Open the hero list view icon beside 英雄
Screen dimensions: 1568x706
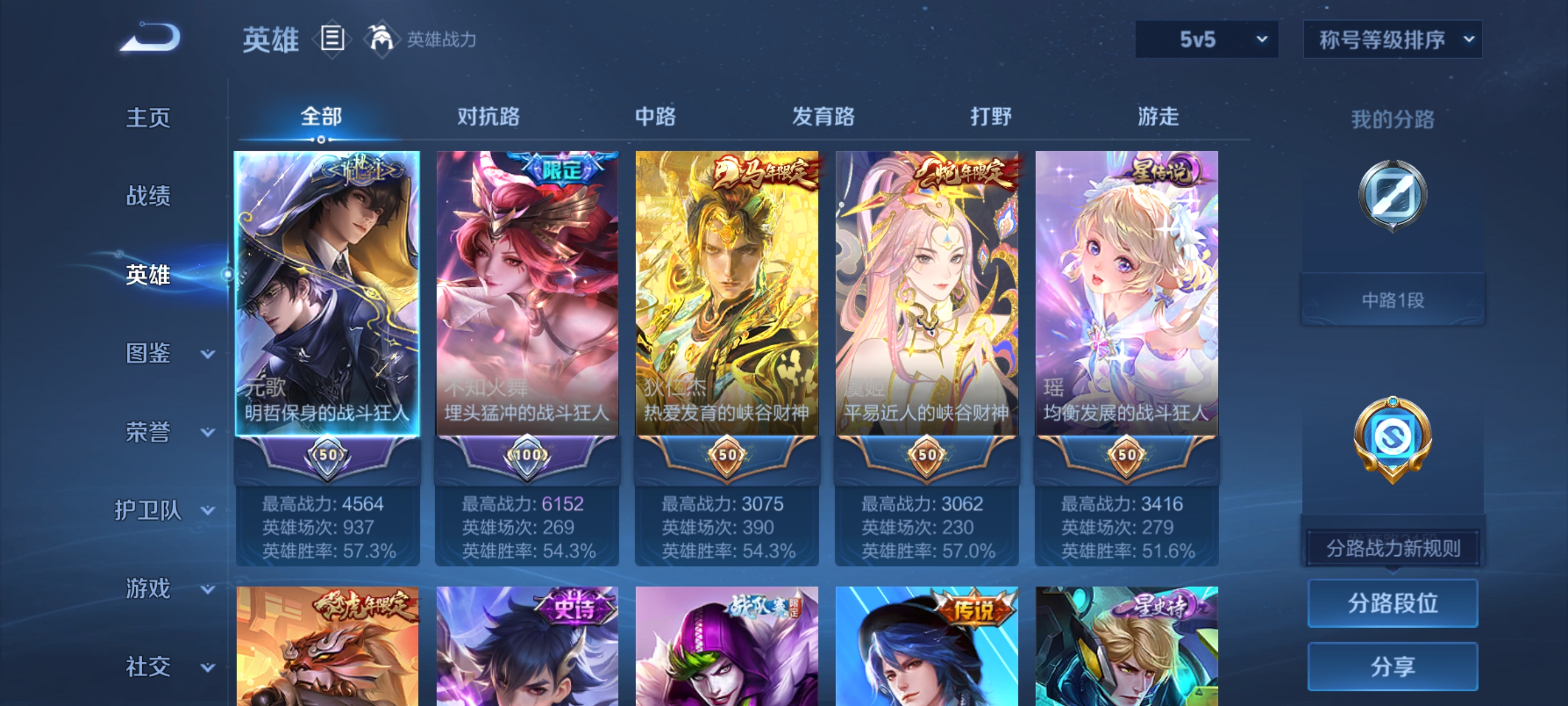332,39
